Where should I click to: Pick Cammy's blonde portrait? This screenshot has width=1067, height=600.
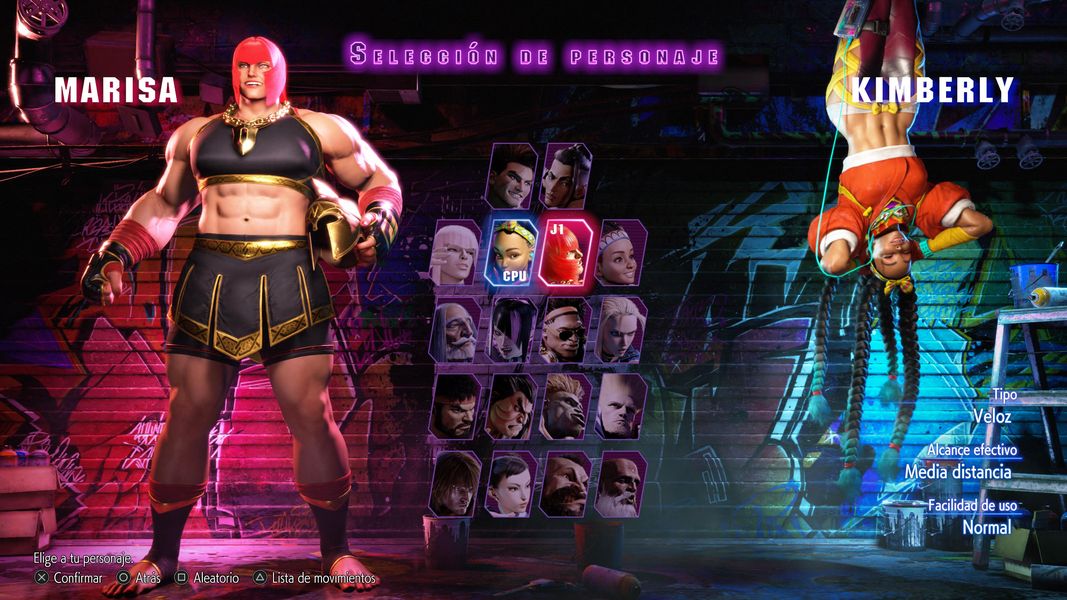click(x=621, y=330)
